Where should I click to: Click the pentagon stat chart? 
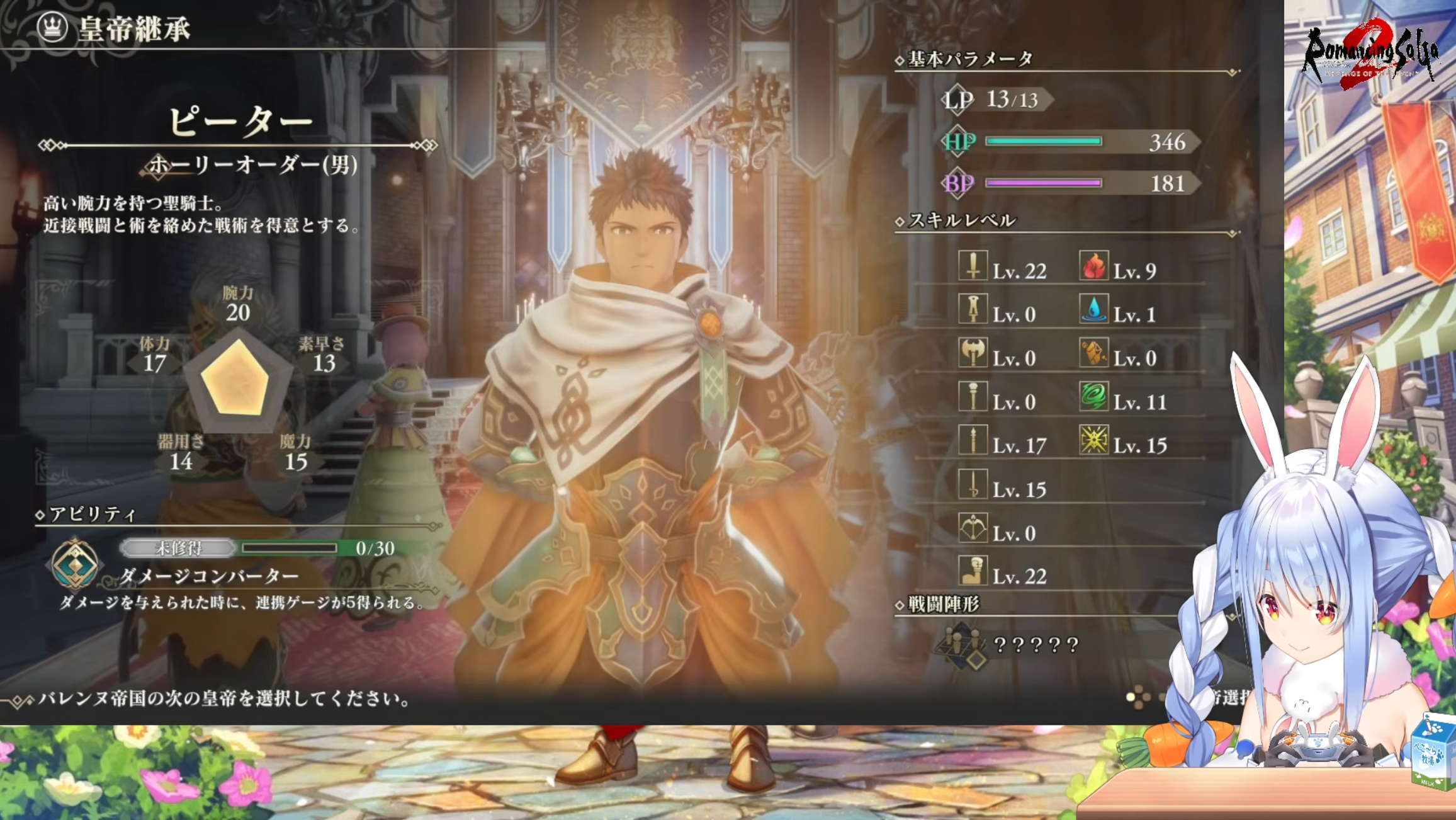tap(237, 380)
